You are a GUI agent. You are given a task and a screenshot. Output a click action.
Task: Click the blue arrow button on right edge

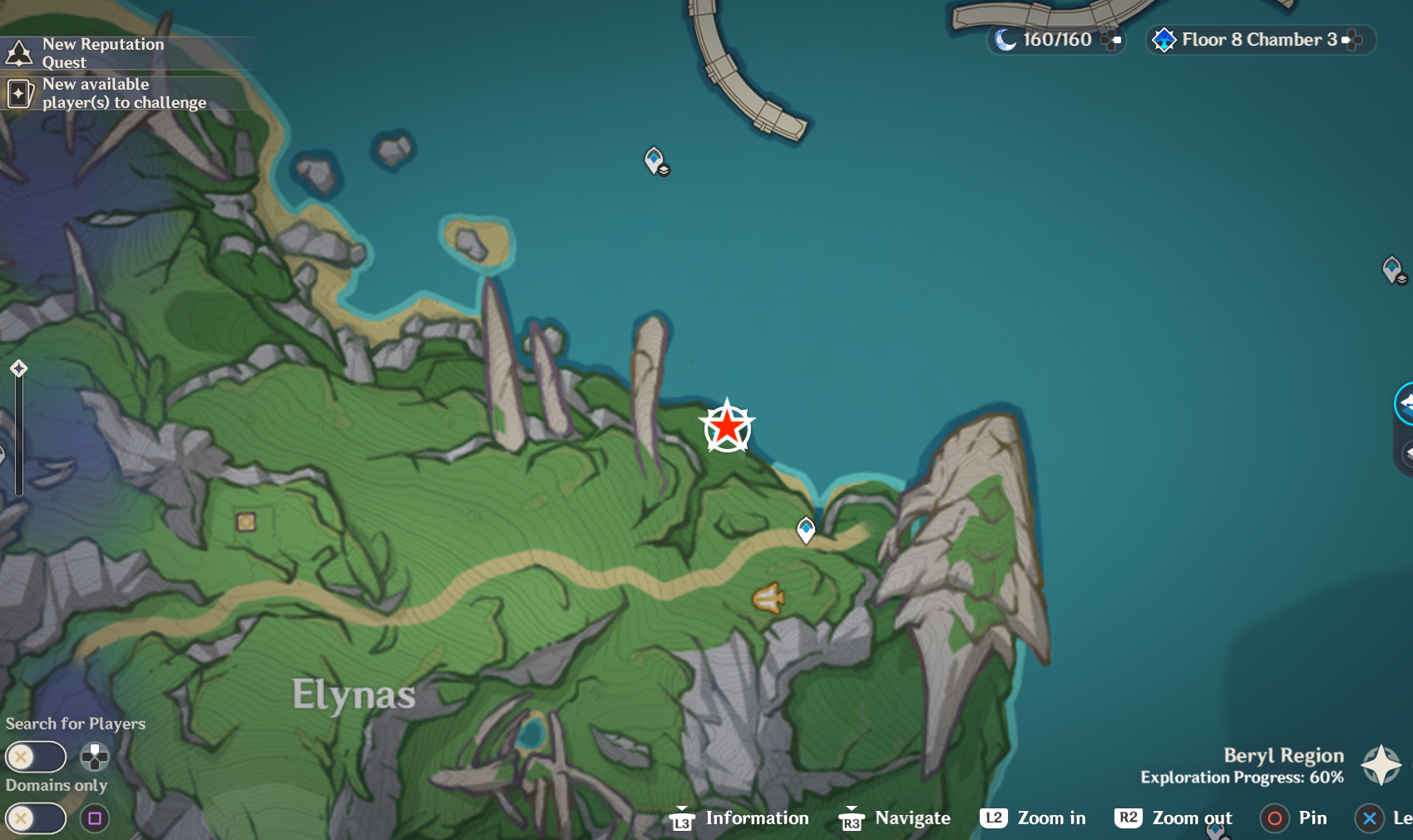coord(1405,404)
